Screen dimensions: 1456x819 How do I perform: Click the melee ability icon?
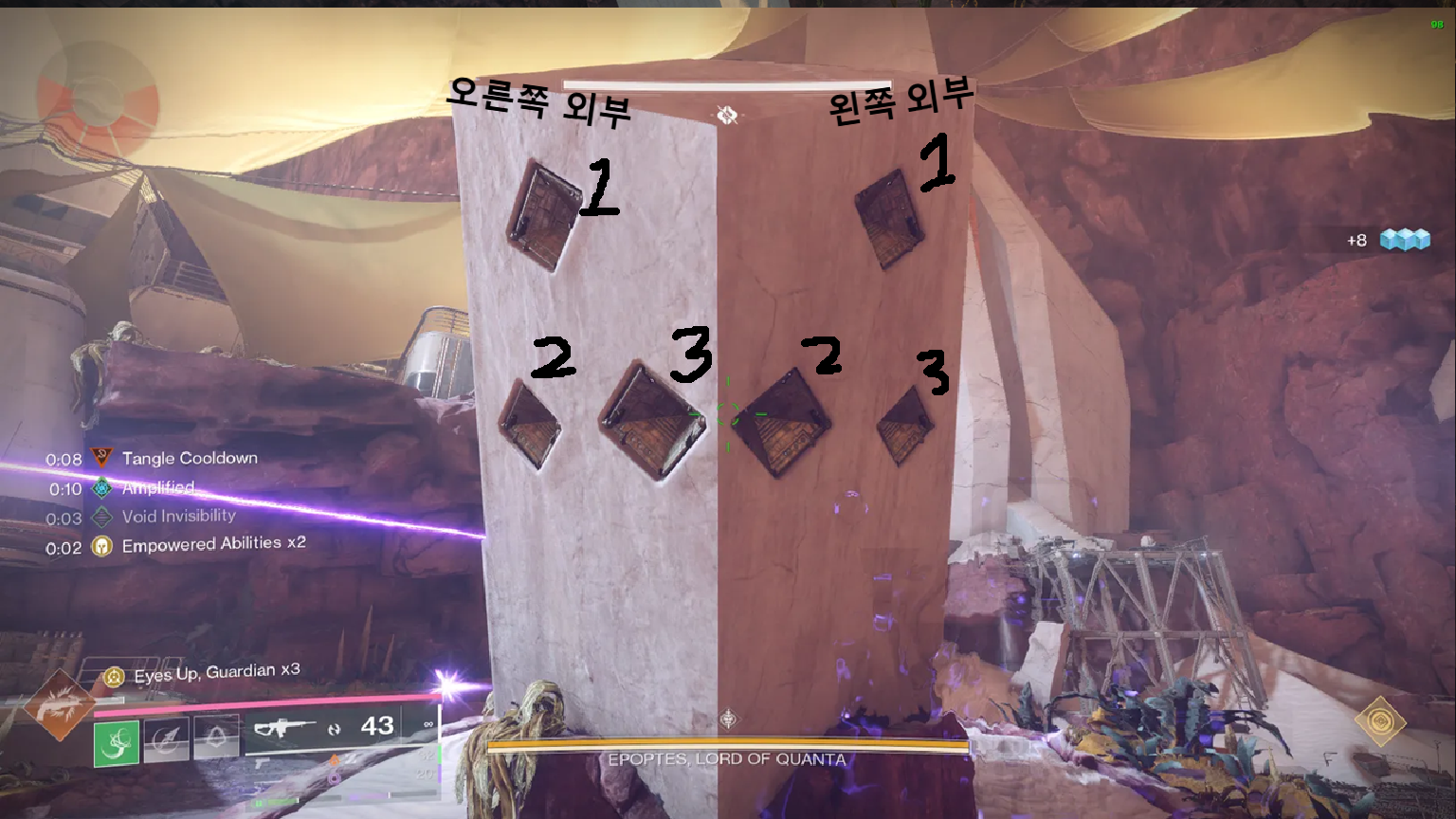pos(167,738)
